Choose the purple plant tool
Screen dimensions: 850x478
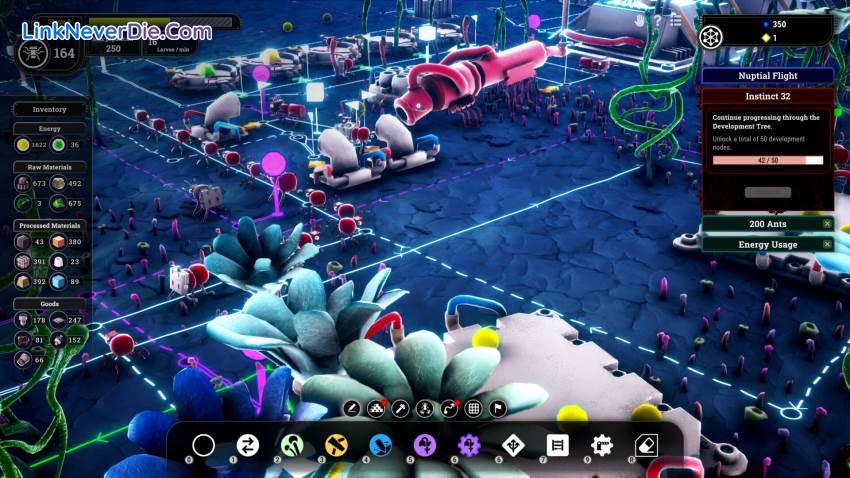click(x=424, y=446)
